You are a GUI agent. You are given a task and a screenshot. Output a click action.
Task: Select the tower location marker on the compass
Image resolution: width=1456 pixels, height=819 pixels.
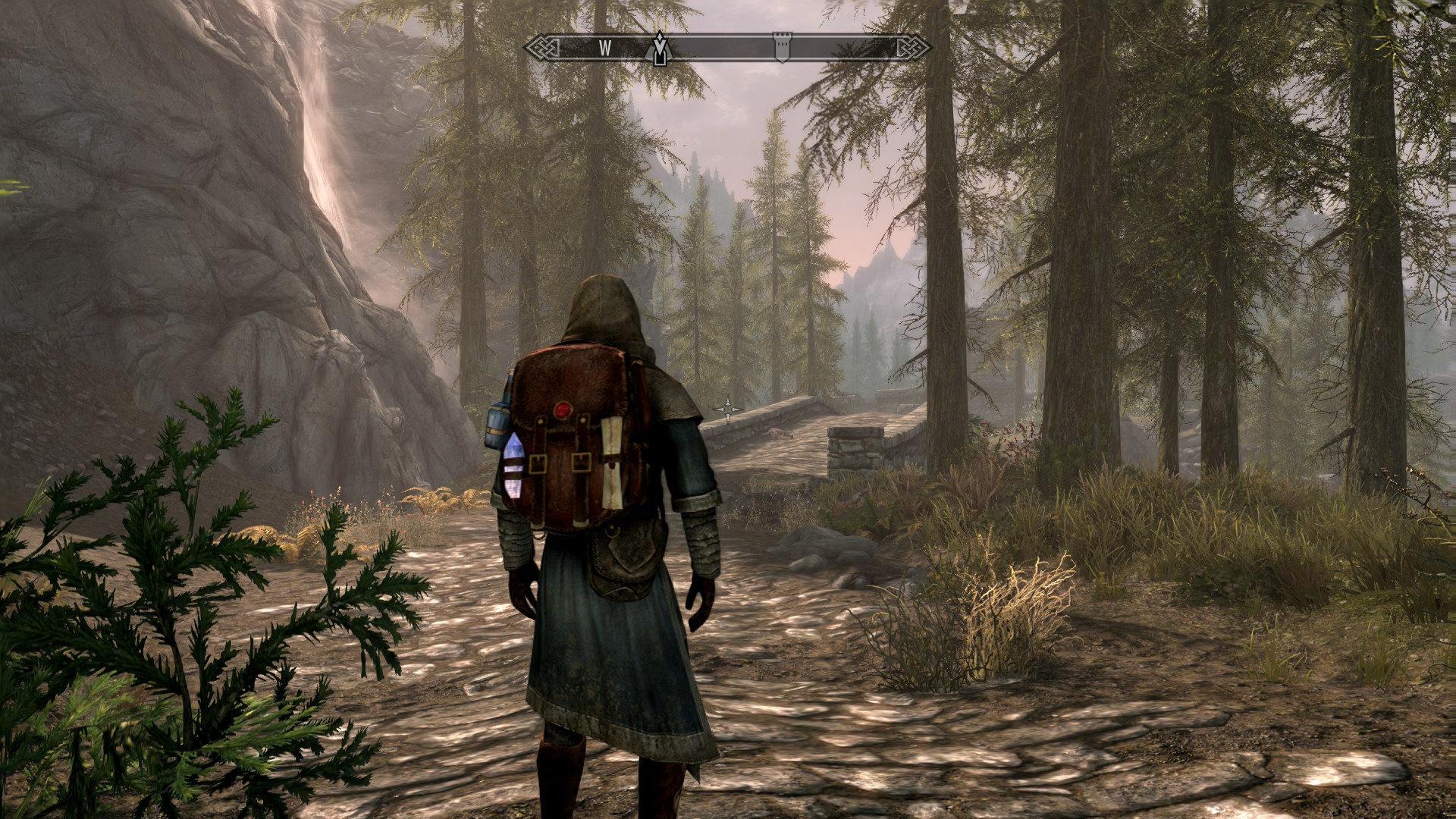781,47
